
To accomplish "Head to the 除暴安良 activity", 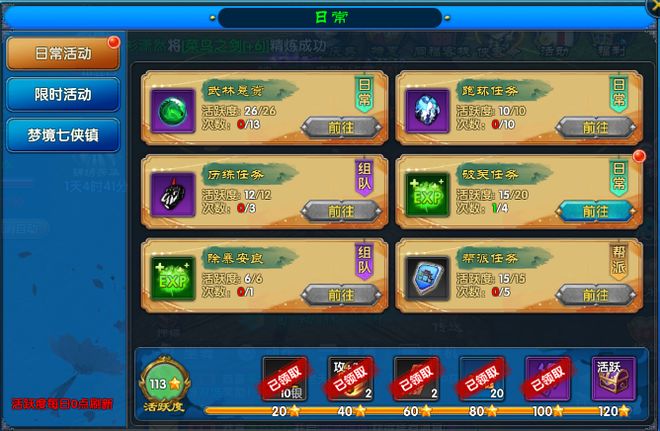I will click(340, 294).
